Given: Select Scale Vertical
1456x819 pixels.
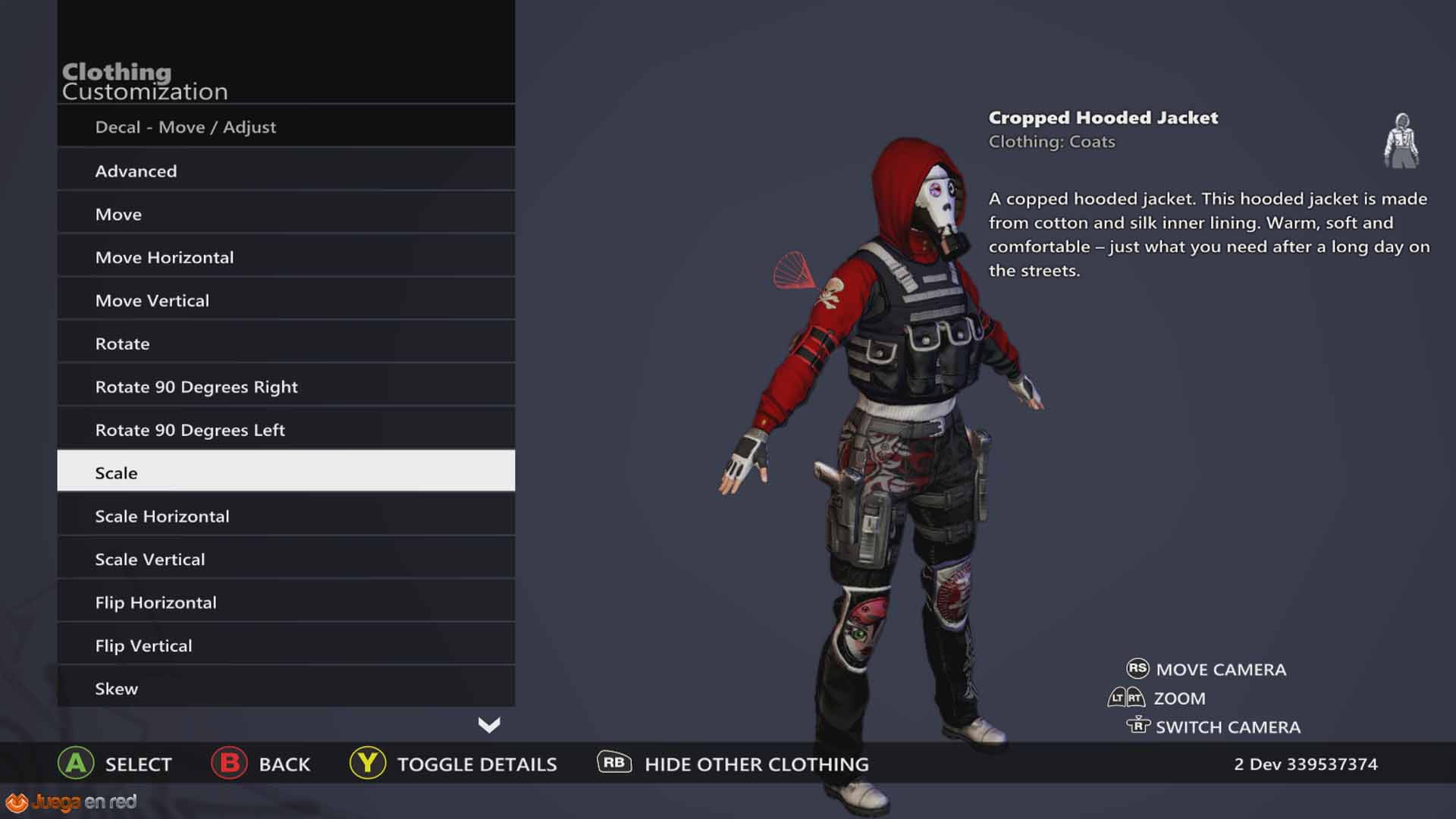Looking at the screenshot, I should pyautogui.click(x=286, y=559).
